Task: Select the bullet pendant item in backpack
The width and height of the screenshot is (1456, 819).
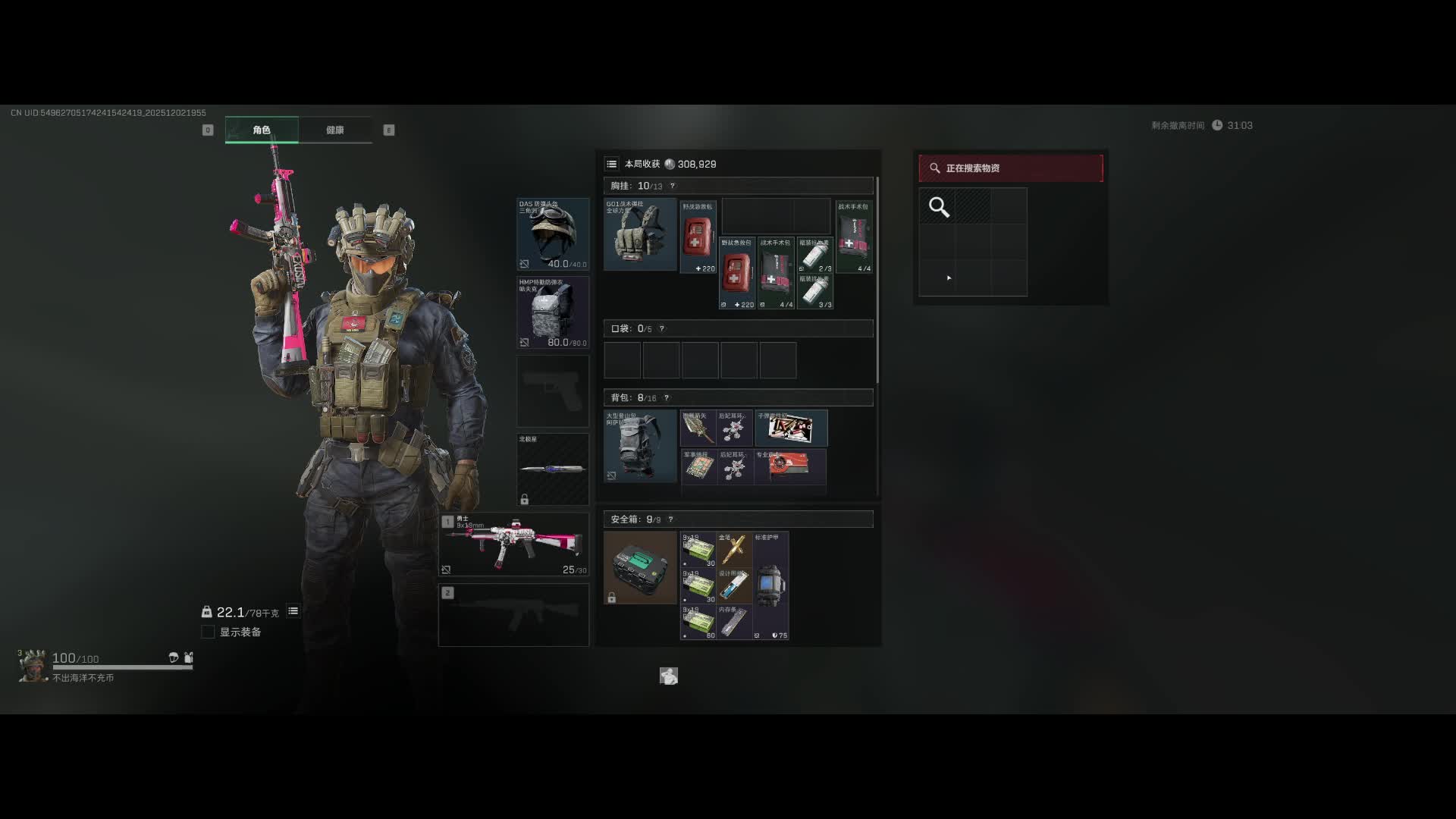Action: pos(791,428)
